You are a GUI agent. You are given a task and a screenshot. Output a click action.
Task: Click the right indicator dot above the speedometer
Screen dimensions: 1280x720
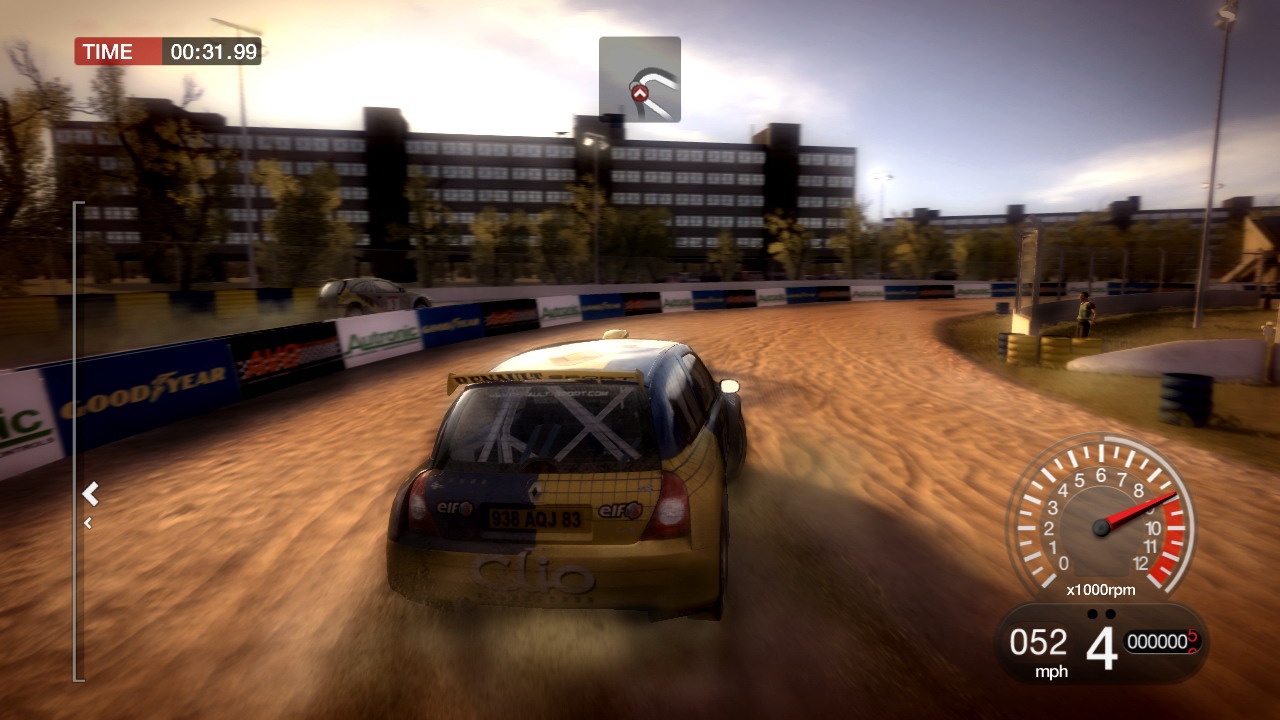tap(1110, 613)
